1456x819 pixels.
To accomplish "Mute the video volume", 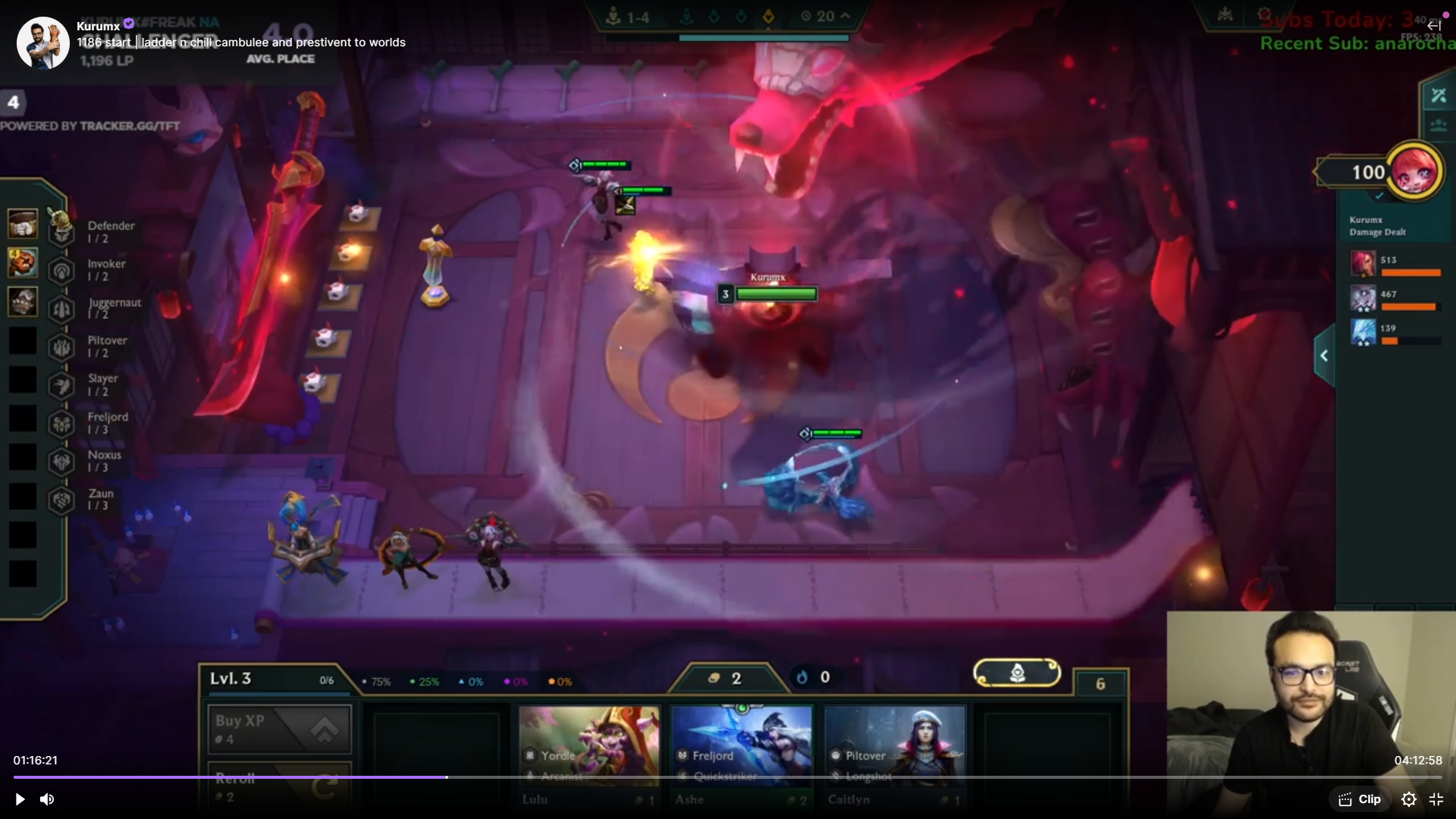I will (47, 799).
